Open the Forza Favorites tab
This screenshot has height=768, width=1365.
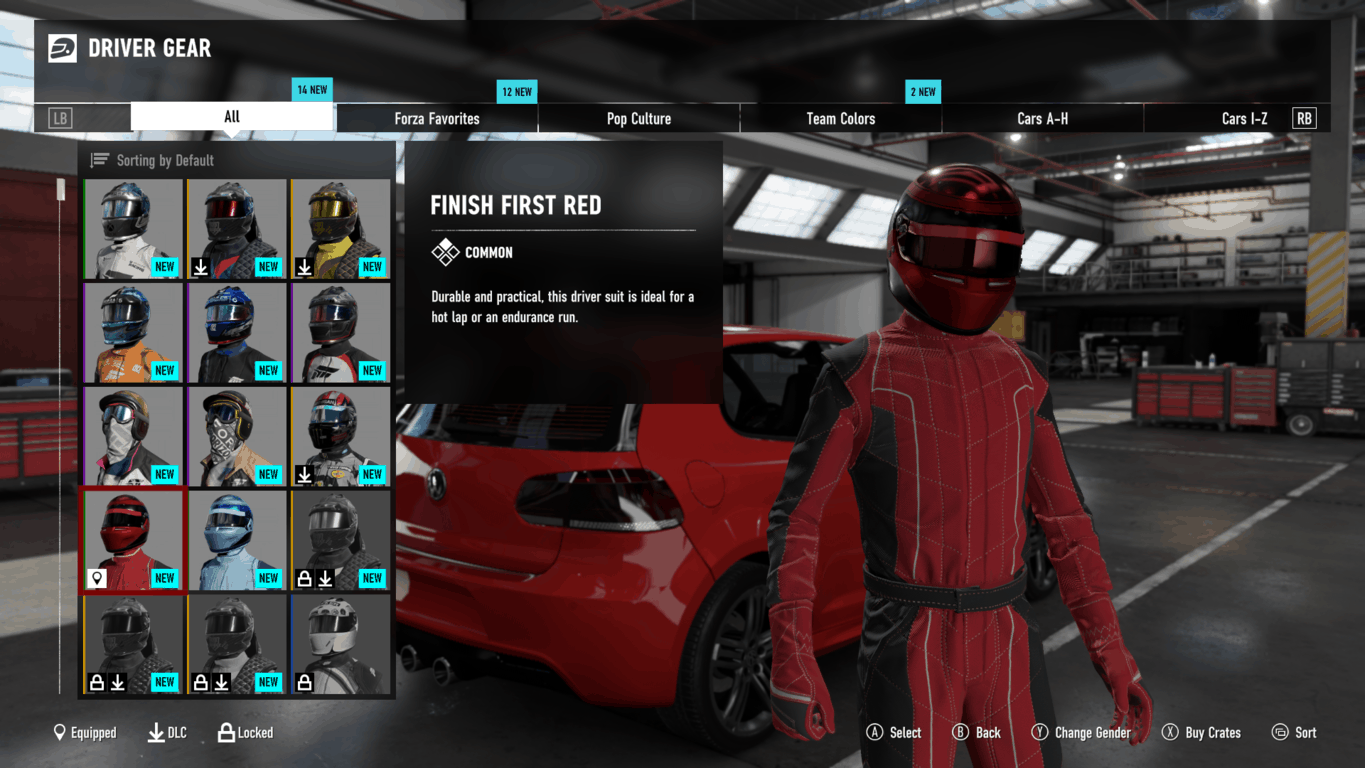coord(437,118)
